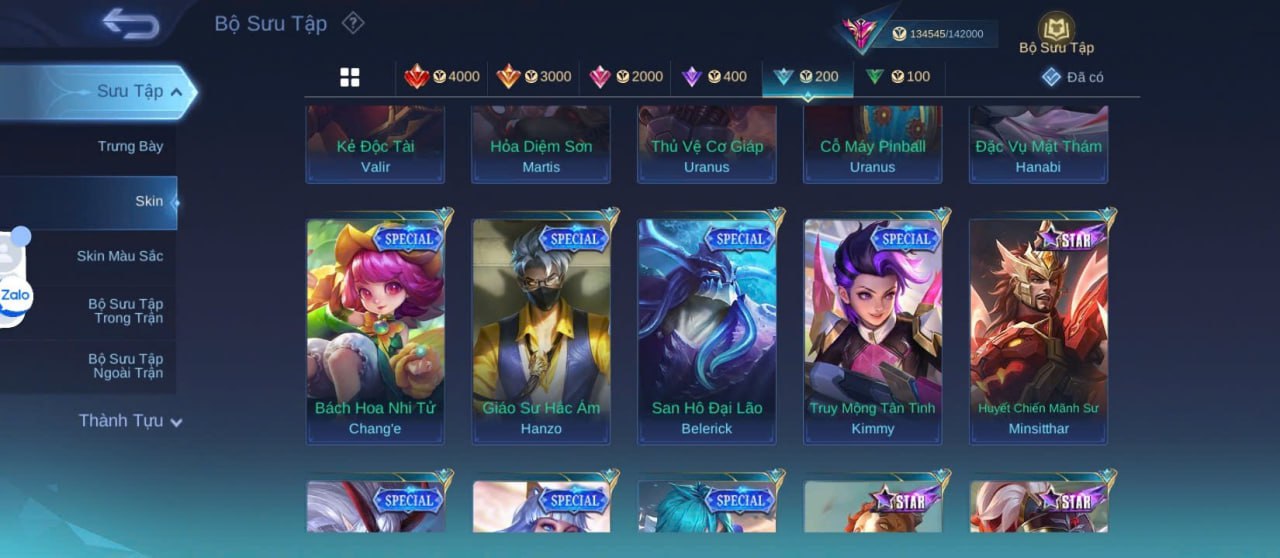Switch to the 3000 points tier tab
This screenshot has width=1280, height=558.
click(534, 77)
